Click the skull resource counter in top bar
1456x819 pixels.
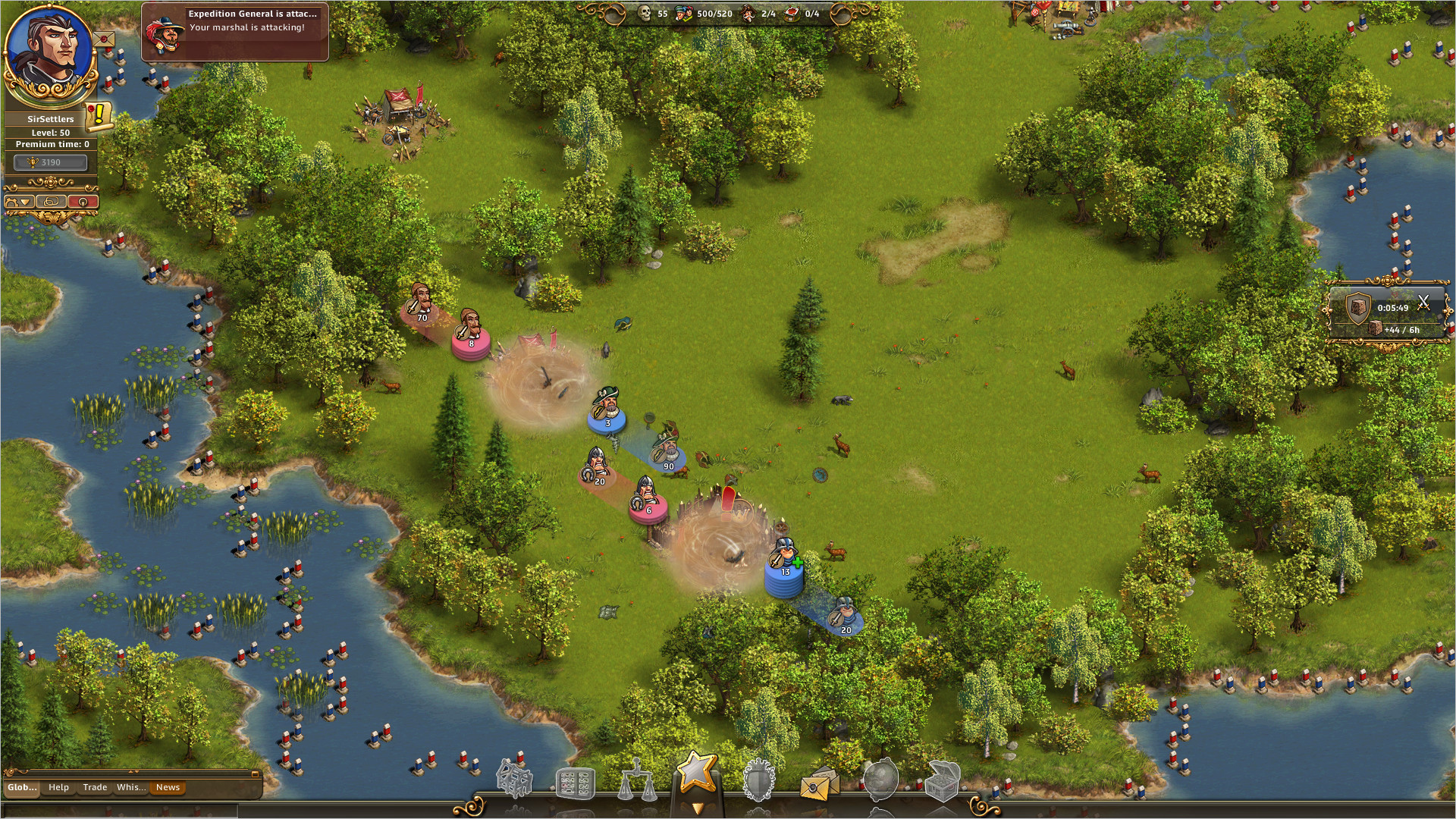click(x=648, y=13)
